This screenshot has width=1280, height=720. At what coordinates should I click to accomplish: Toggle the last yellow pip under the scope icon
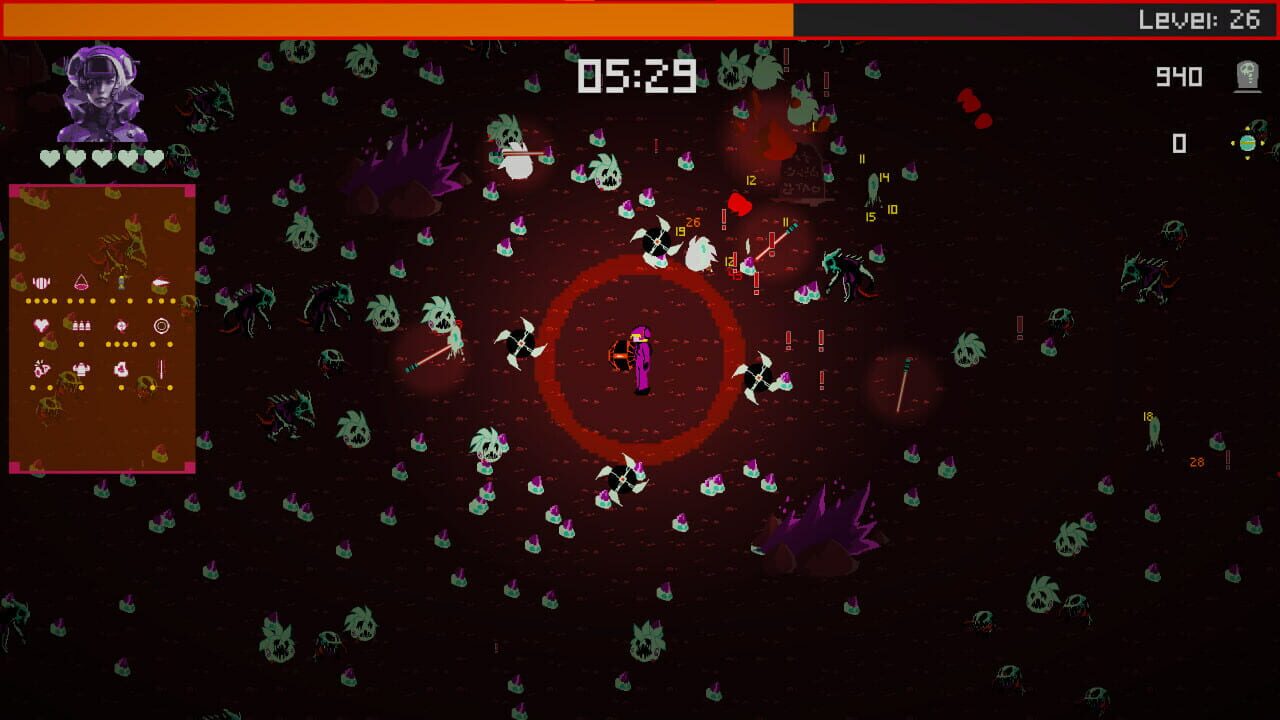point(170,344)
